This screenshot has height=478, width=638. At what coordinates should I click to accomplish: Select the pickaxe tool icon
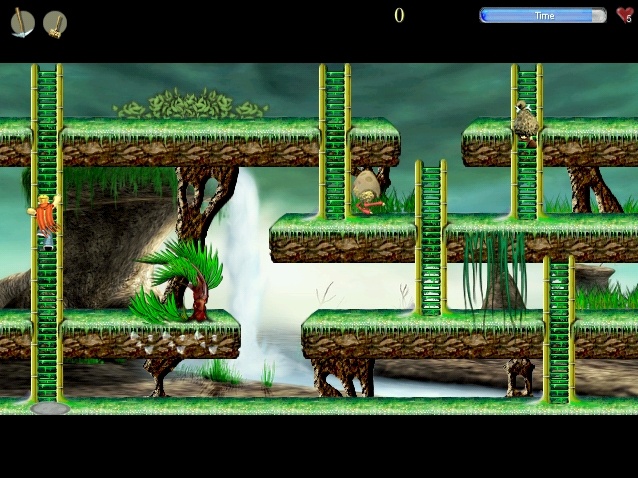[22, 23]
